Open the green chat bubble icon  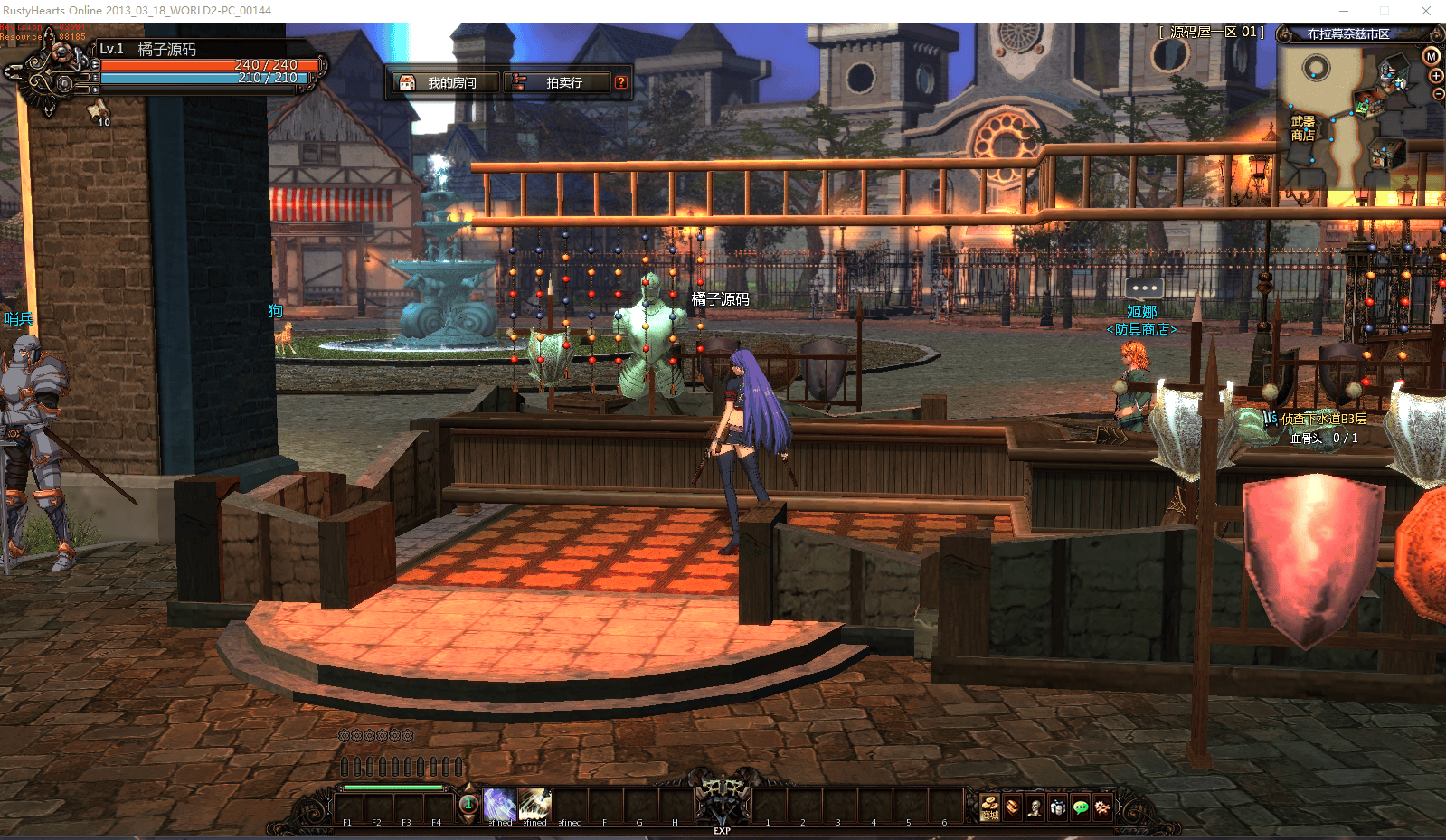[1081, 807]
